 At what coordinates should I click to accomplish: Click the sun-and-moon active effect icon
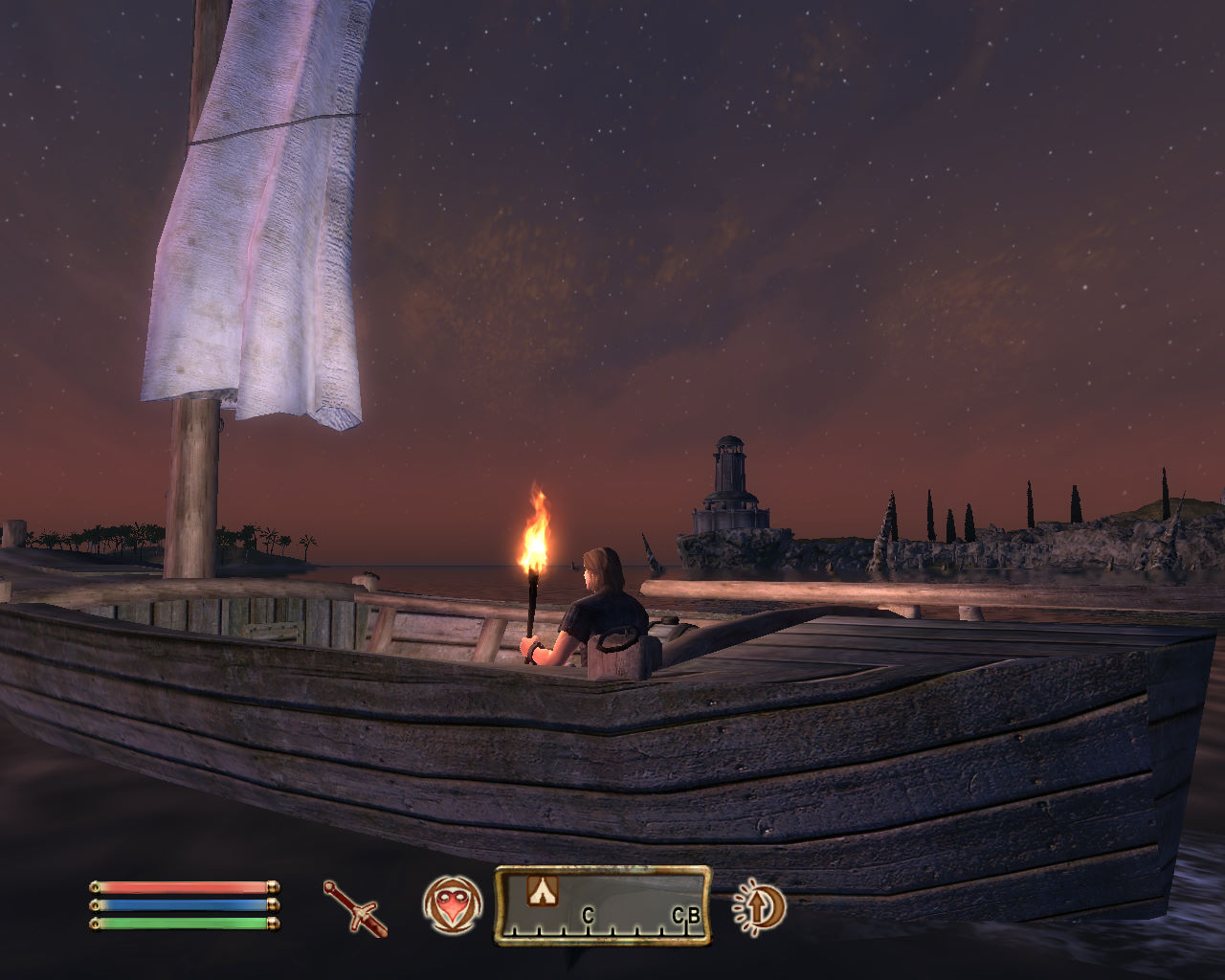pos(759,905)
